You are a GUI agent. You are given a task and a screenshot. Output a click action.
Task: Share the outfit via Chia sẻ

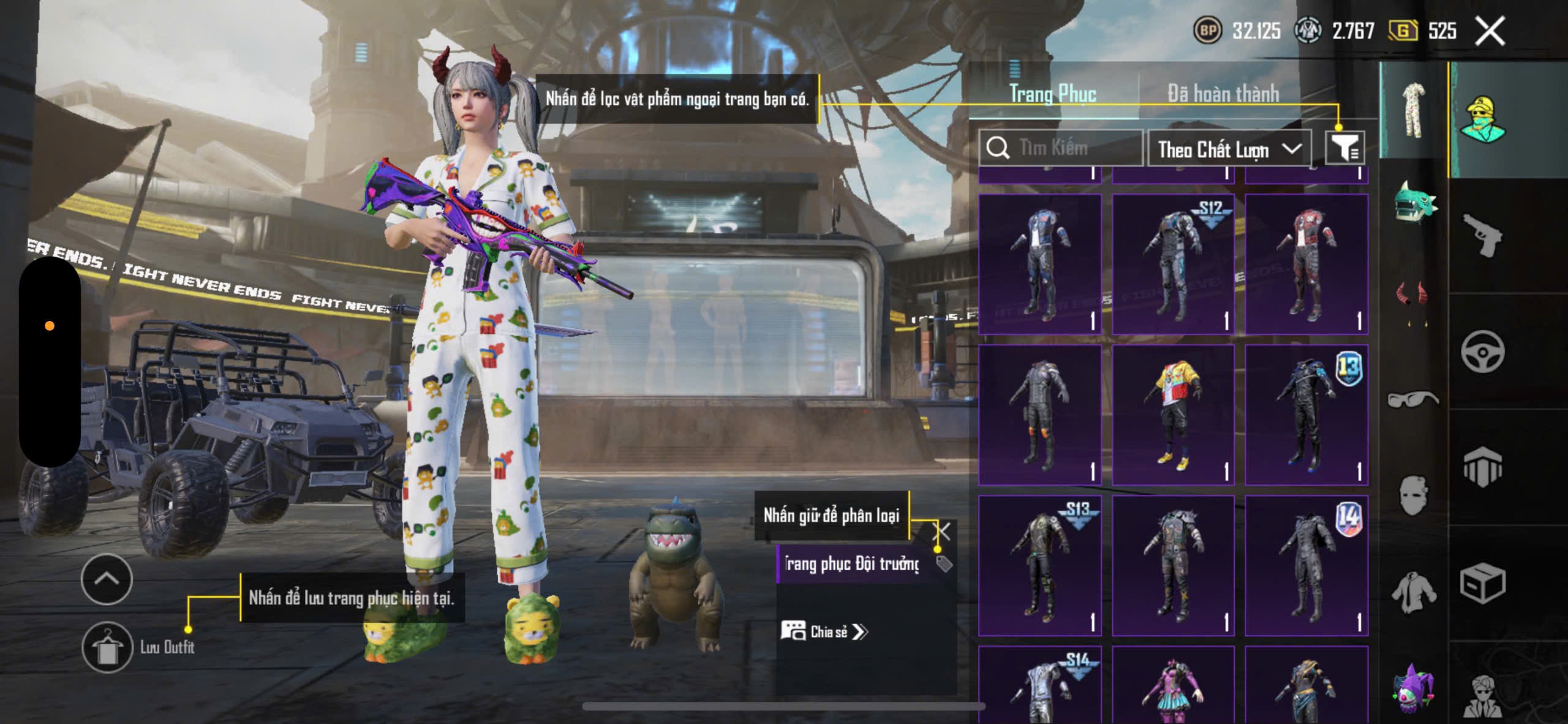(x=824, y=632)
